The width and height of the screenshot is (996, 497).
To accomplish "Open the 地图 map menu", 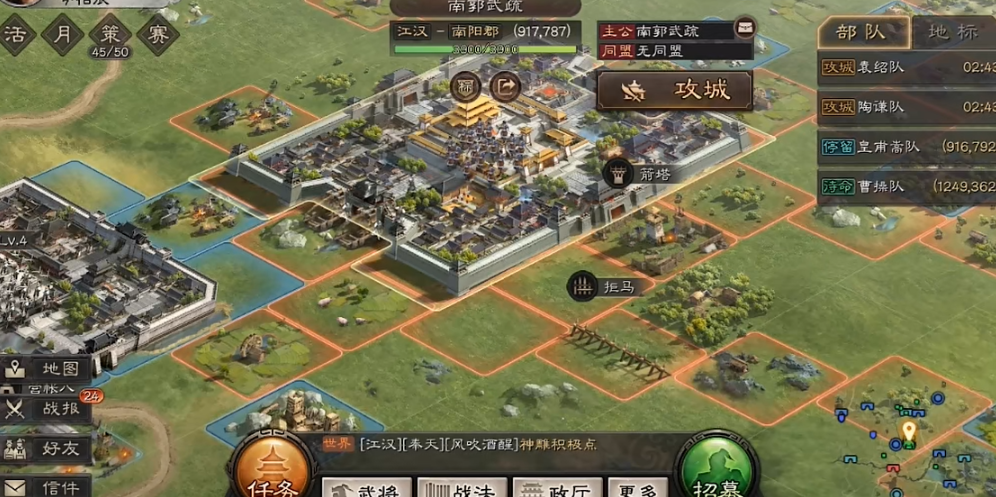I will (45, 368).
